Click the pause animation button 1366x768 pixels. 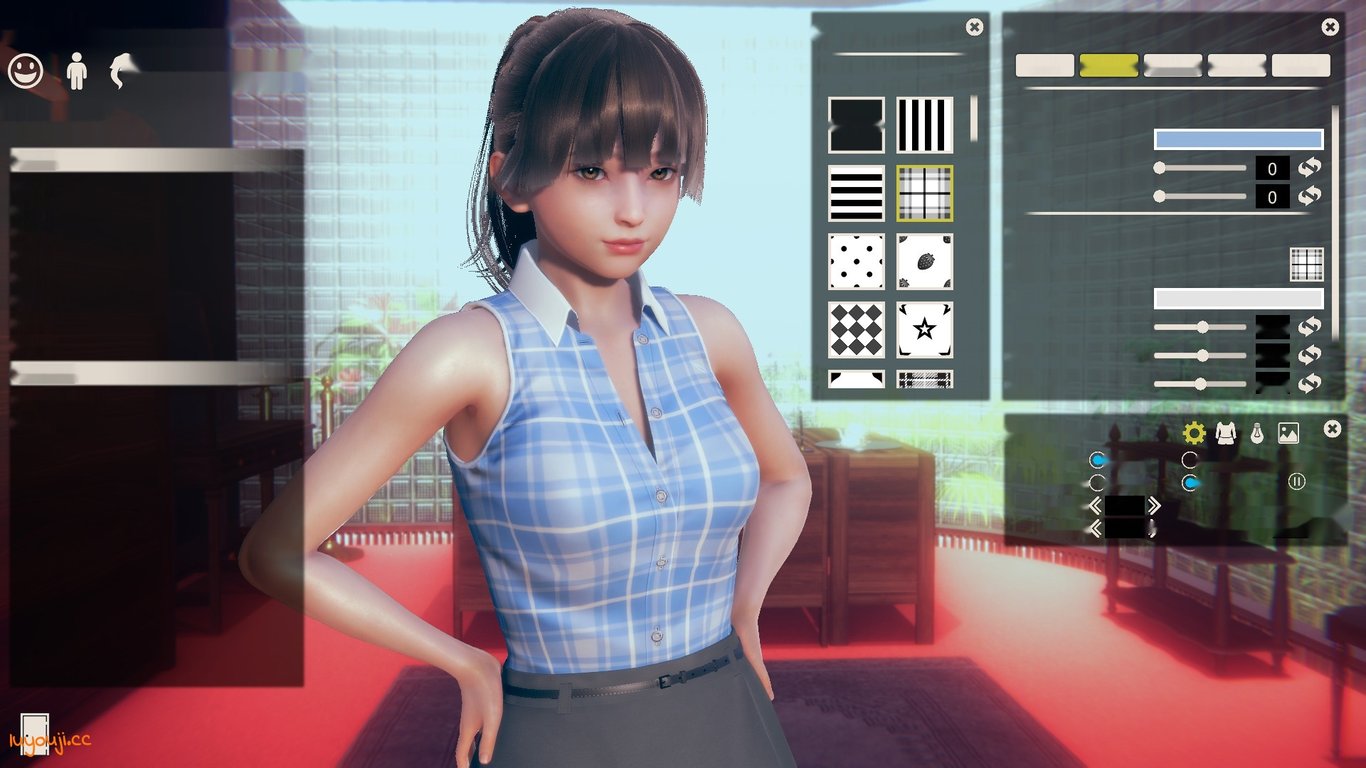click(1297, 481)
